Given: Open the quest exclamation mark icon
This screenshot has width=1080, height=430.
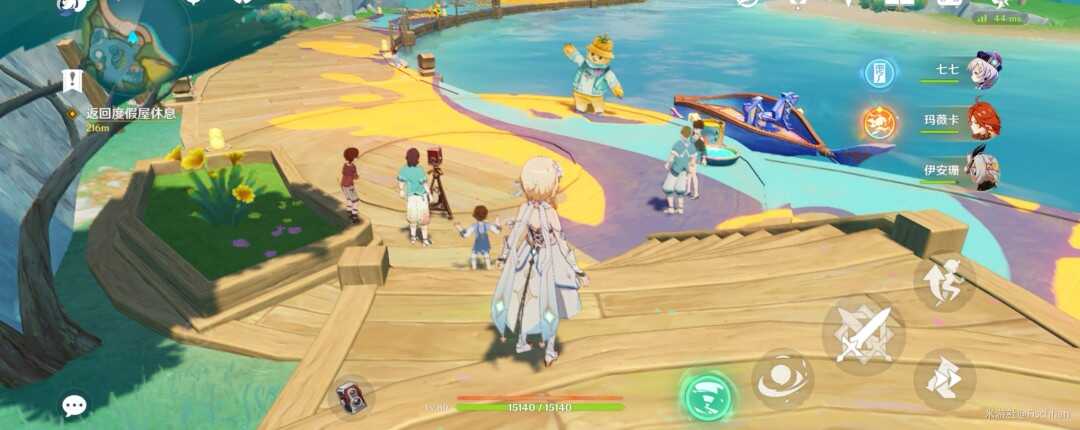Looking at the screenshot, I should 70,79.
